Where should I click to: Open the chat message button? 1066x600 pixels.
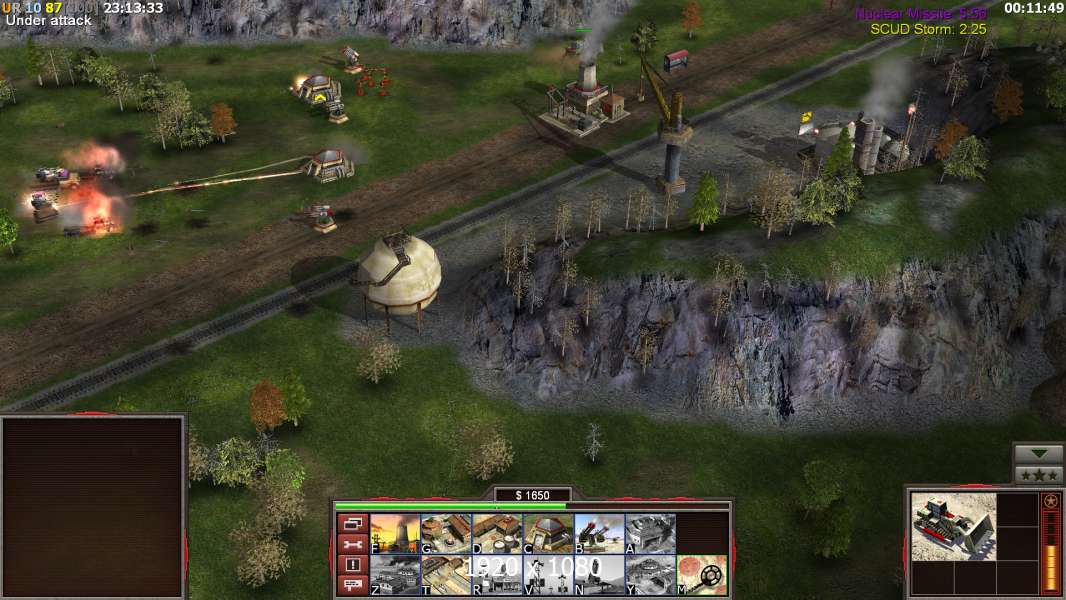[352, 585]
